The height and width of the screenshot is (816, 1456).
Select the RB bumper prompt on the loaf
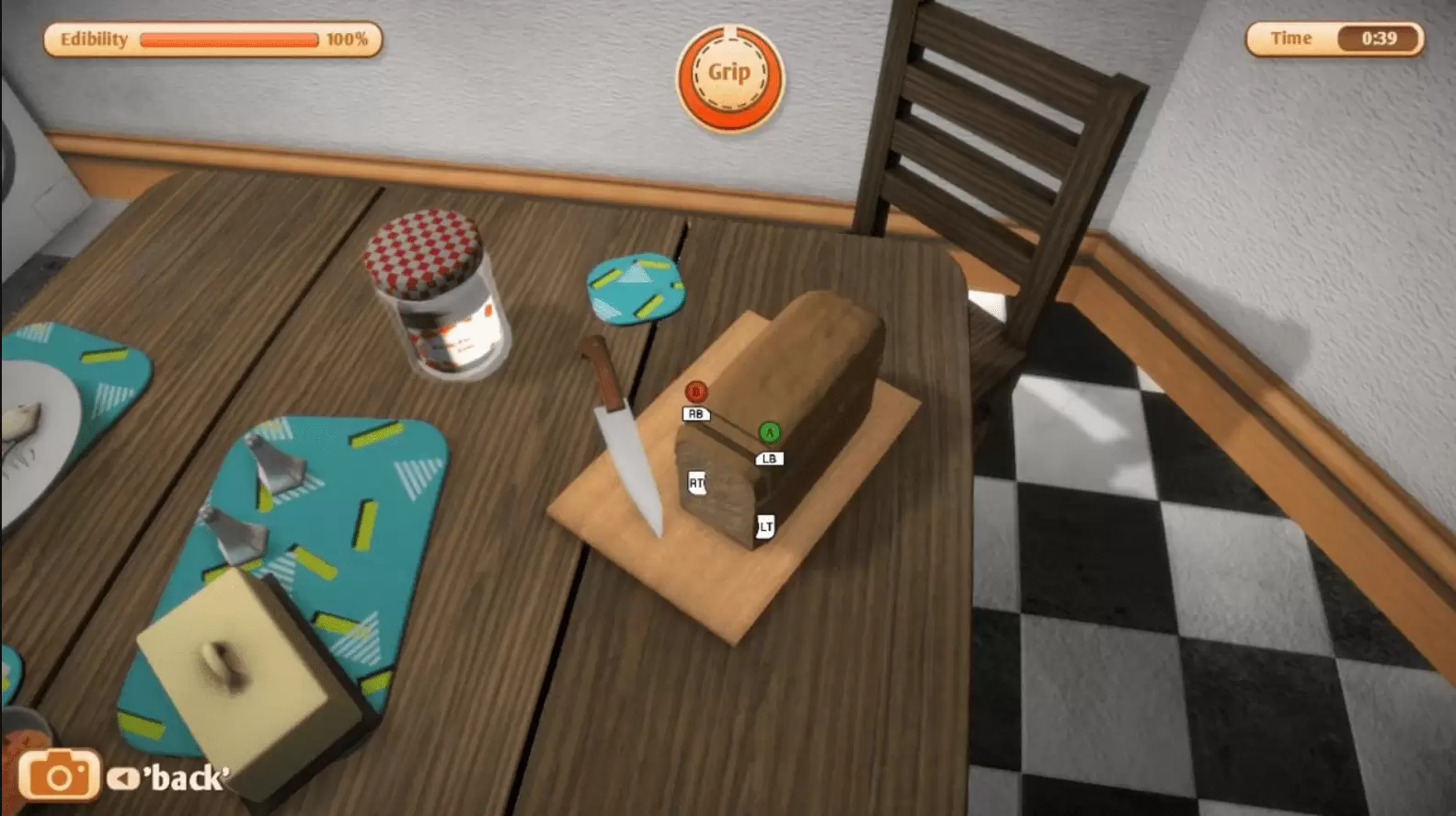point(696,414)
